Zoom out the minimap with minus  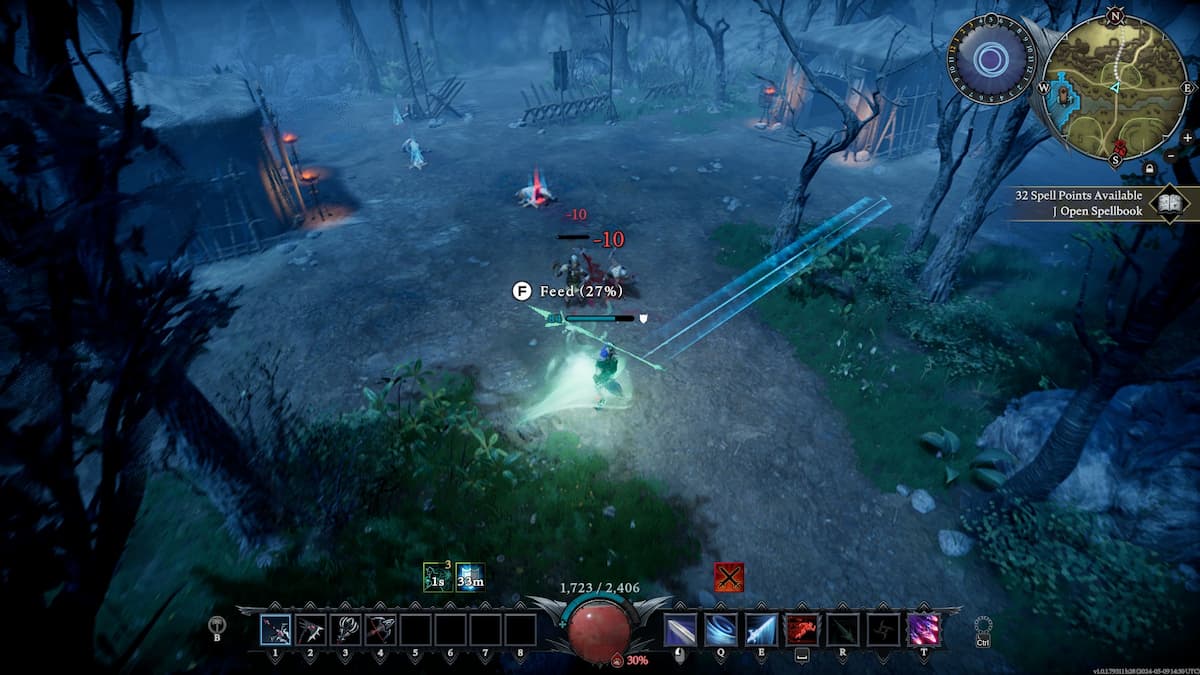1171,156
